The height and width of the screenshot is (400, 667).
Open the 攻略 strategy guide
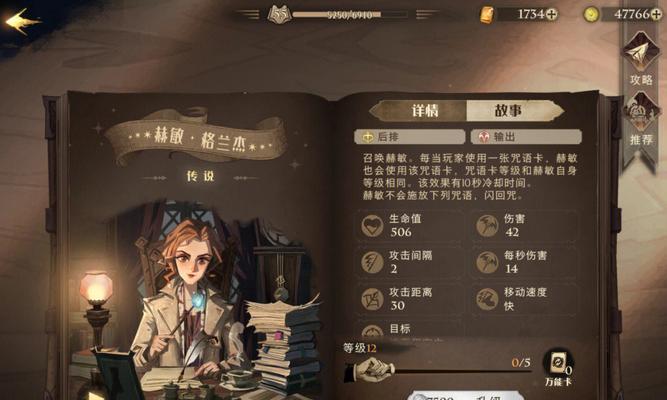[x=641, y=58]
